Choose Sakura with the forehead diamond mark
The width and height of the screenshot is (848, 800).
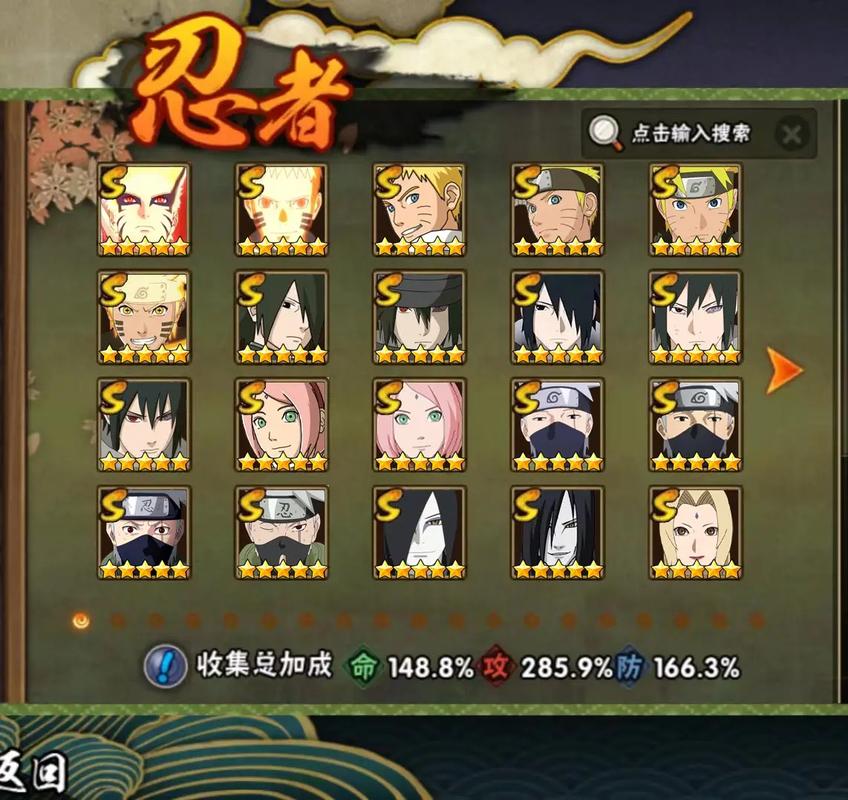click(x=420, y=426)
